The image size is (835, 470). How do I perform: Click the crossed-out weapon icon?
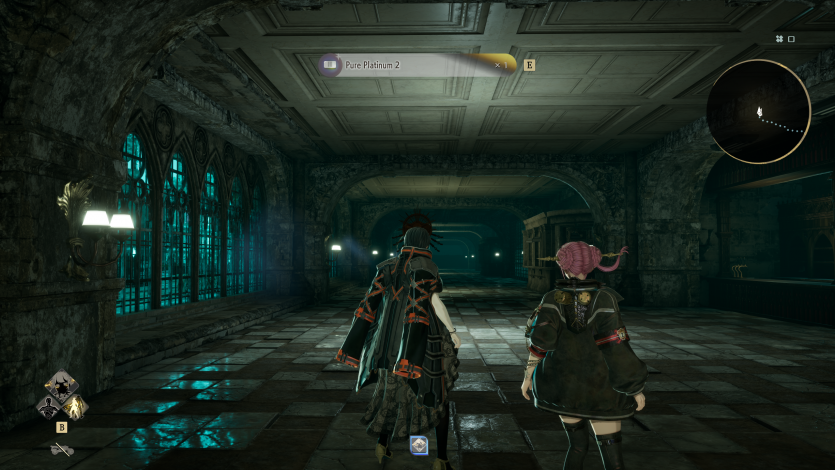(x=62, y=449)
